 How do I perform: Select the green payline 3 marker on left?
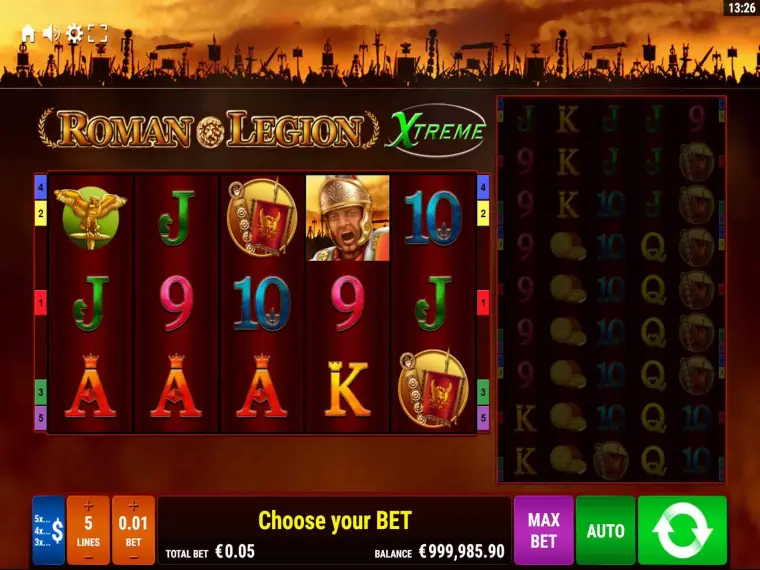(41, 392)
